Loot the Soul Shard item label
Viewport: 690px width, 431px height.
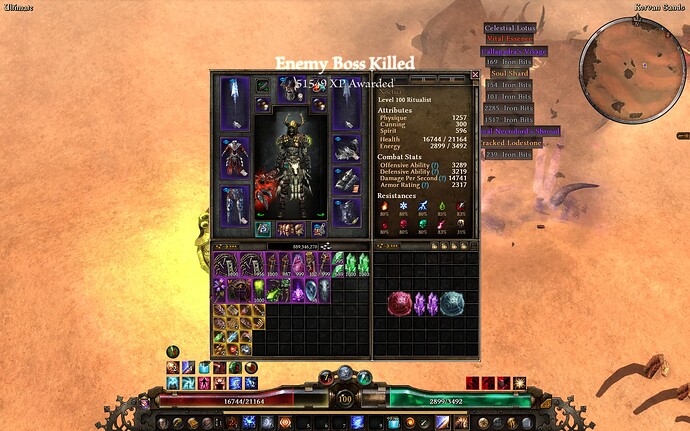(x=509, y=73)
